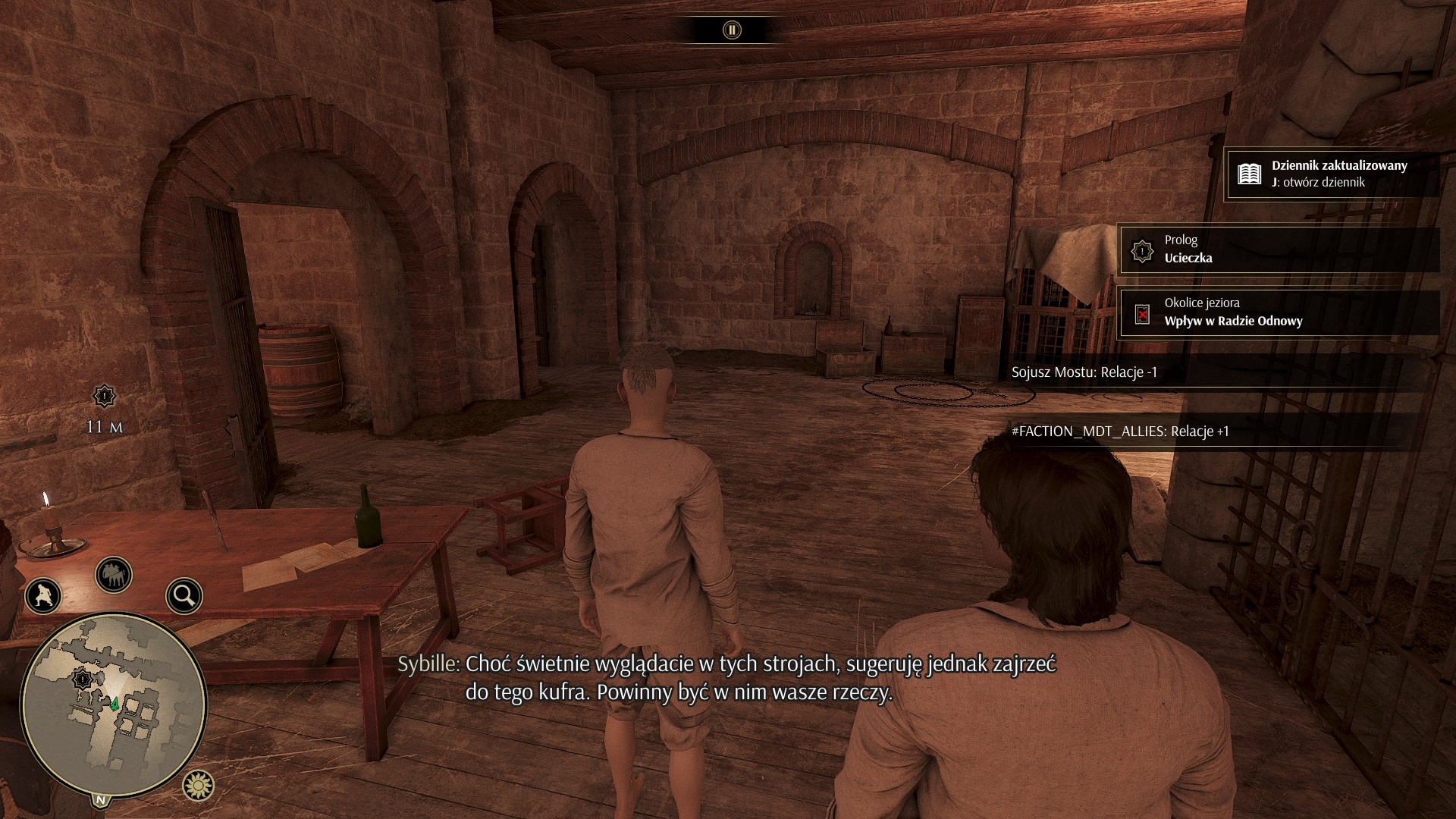Click the party group formation icon
The width and height of the screenshot is (1456, 819).
point(114,576)
